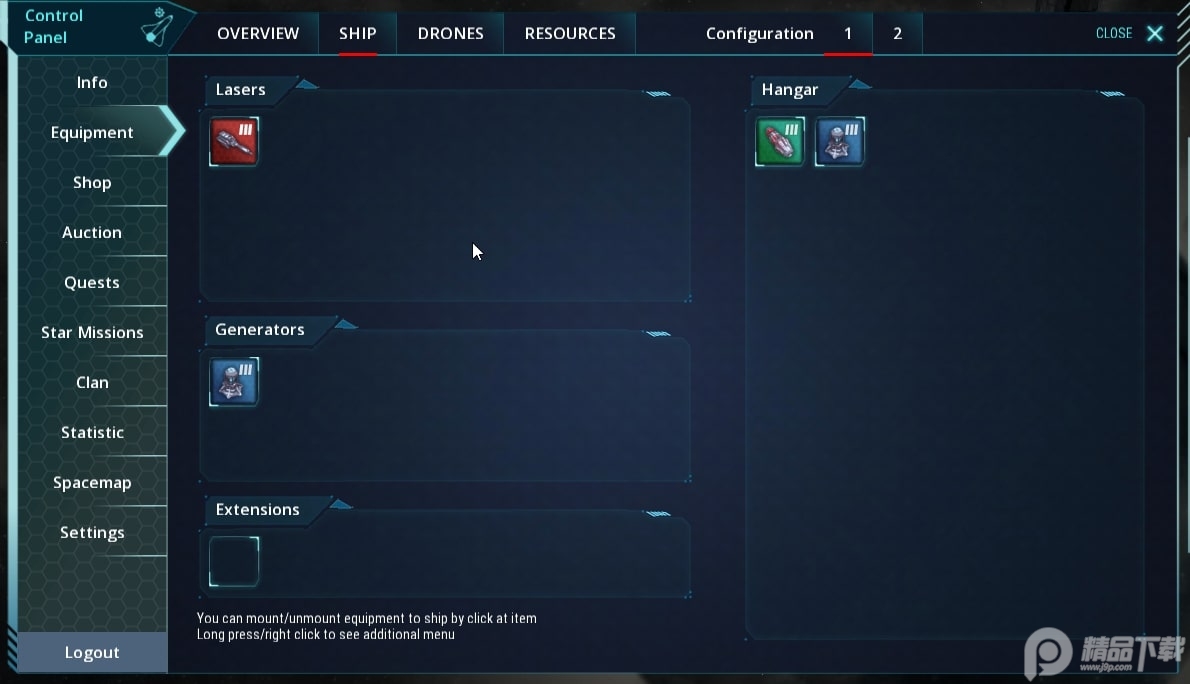Select Equipment in the sidebar

92,132
